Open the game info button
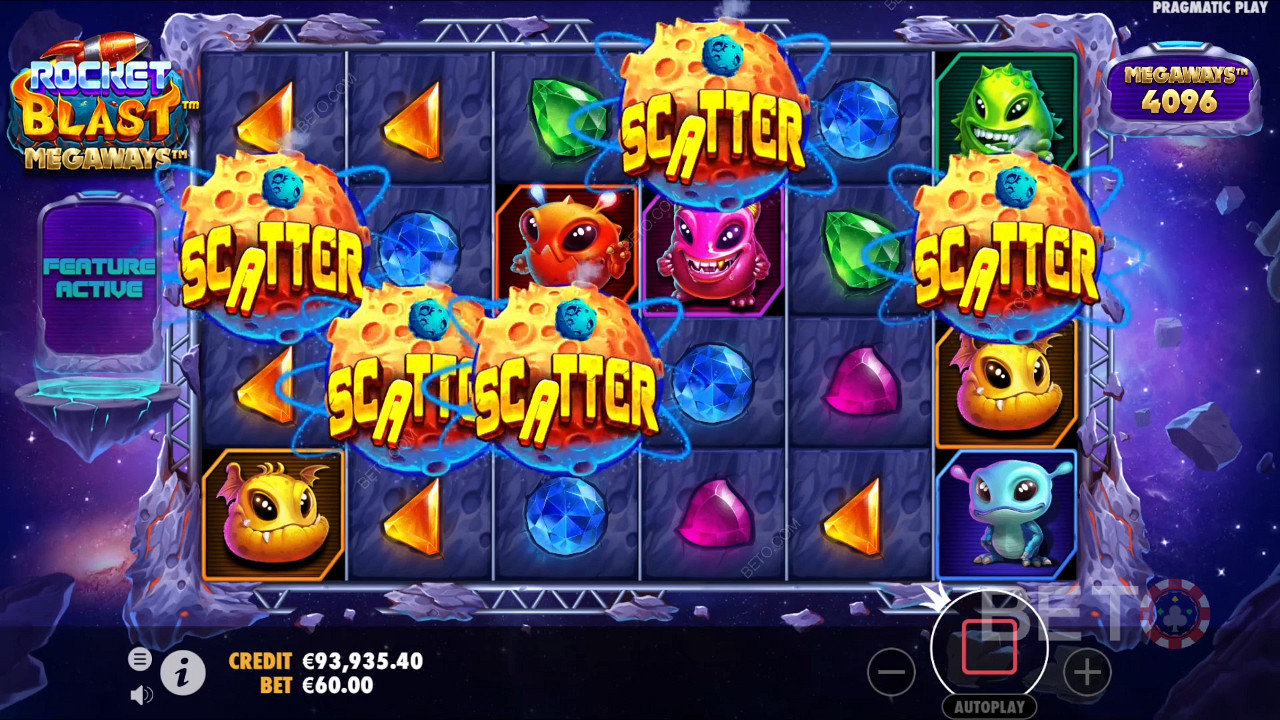The height and width of the screenshot is (720, 1280). [183, 676]
